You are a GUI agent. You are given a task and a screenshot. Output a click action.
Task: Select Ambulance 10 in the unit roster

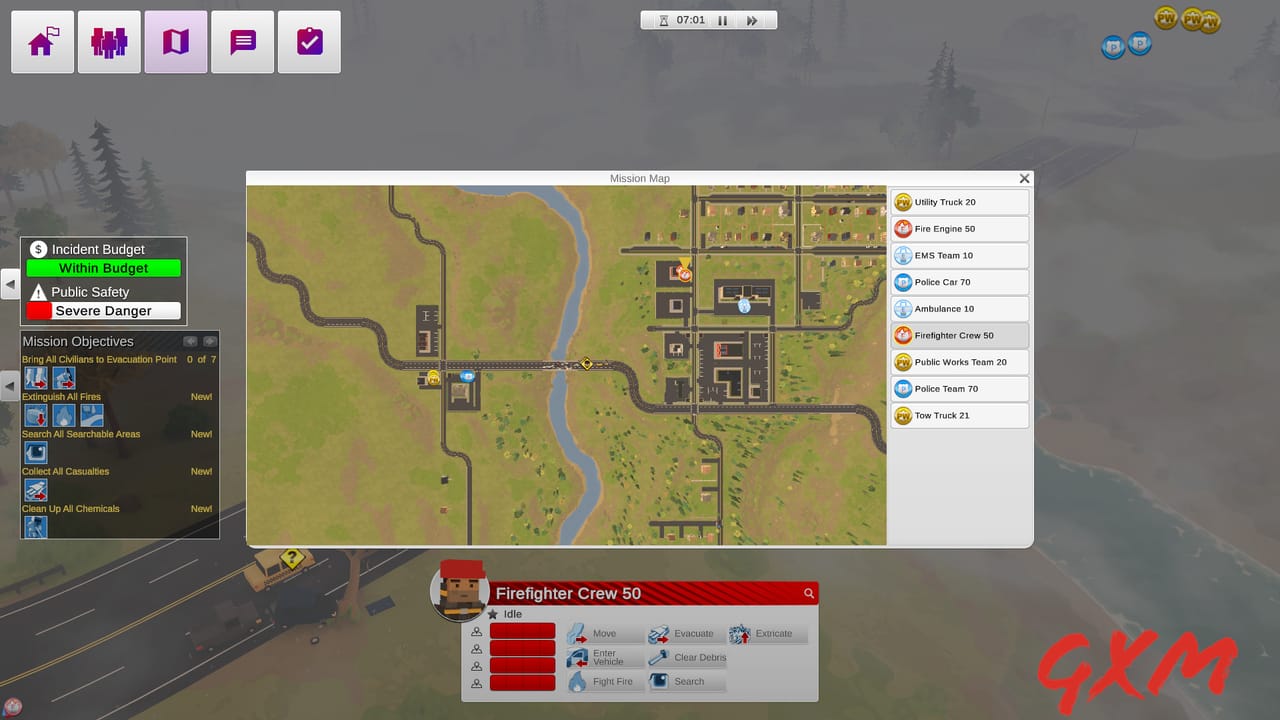tap(959, 308)
